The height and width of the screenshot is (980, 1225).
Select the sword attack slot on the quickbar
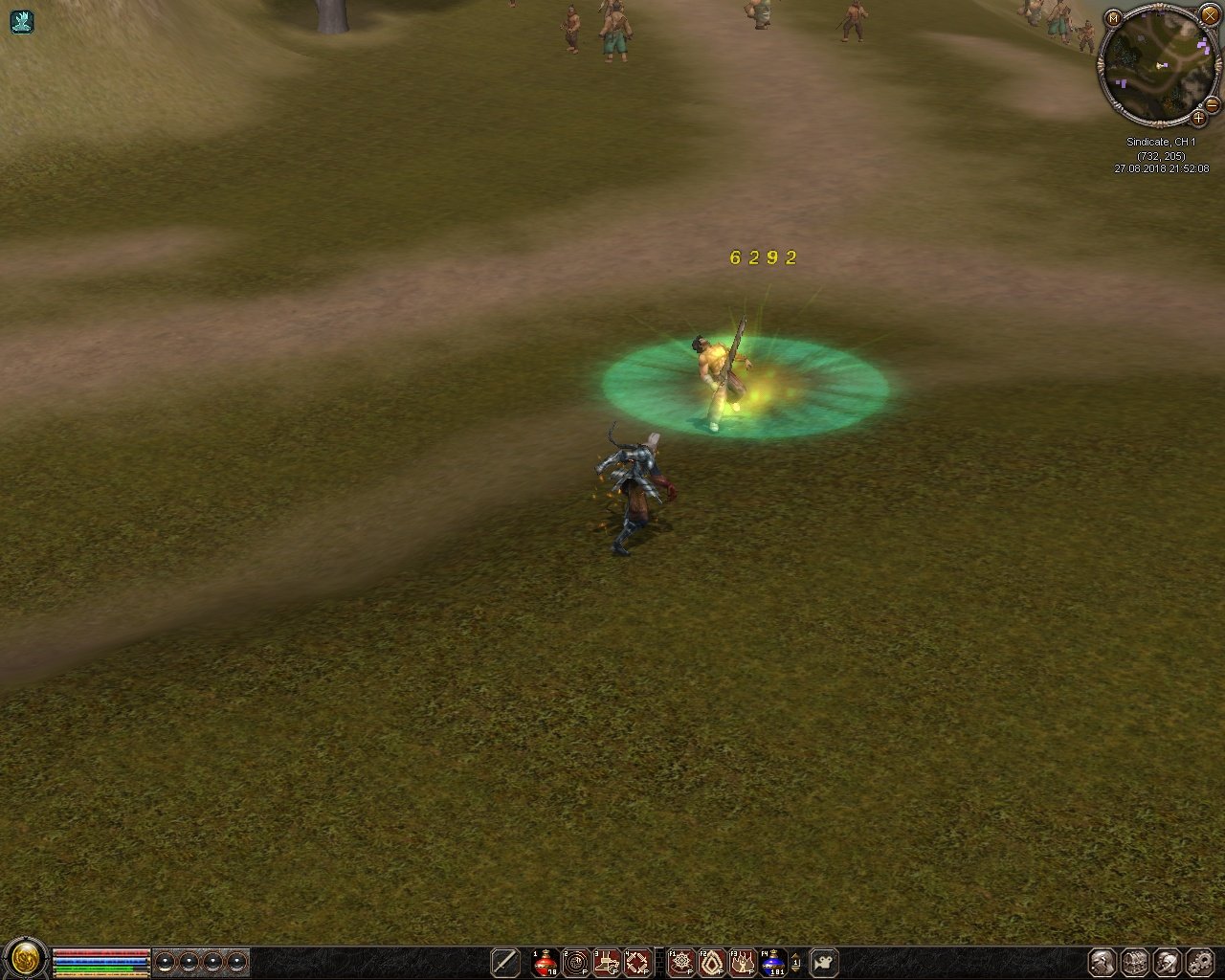(x=504, y=962)
